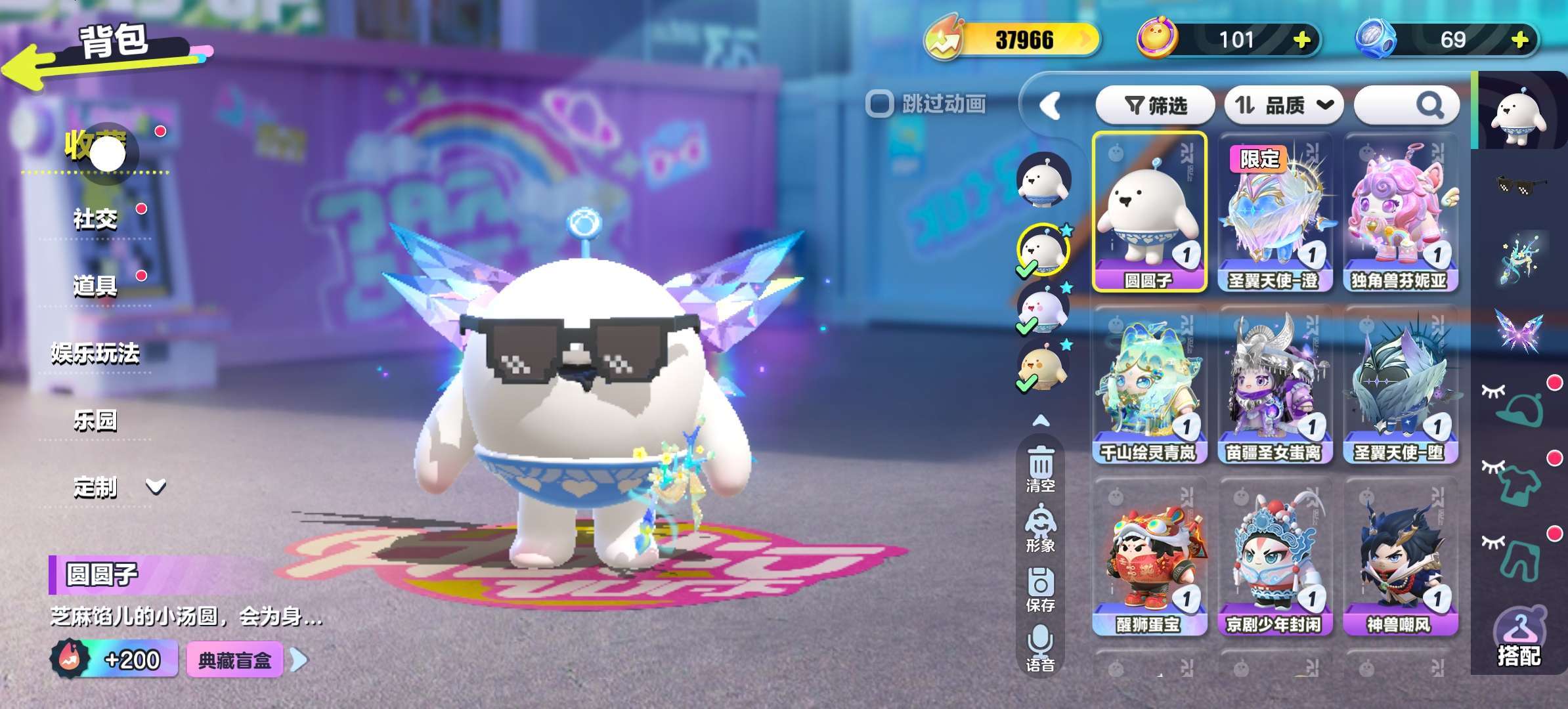Open the 筛选 filter
Image resolution: width=1568 pixels, height=709 pixels.
(1156, 105)
